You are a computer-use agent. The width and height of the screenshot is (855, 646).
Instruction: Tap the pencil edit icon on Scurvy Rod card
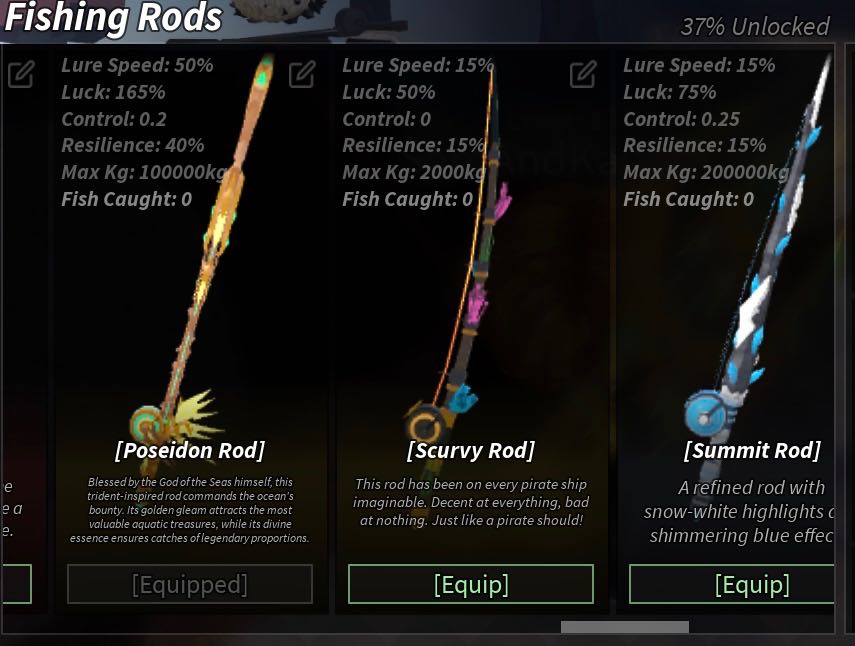click(583, 74)
